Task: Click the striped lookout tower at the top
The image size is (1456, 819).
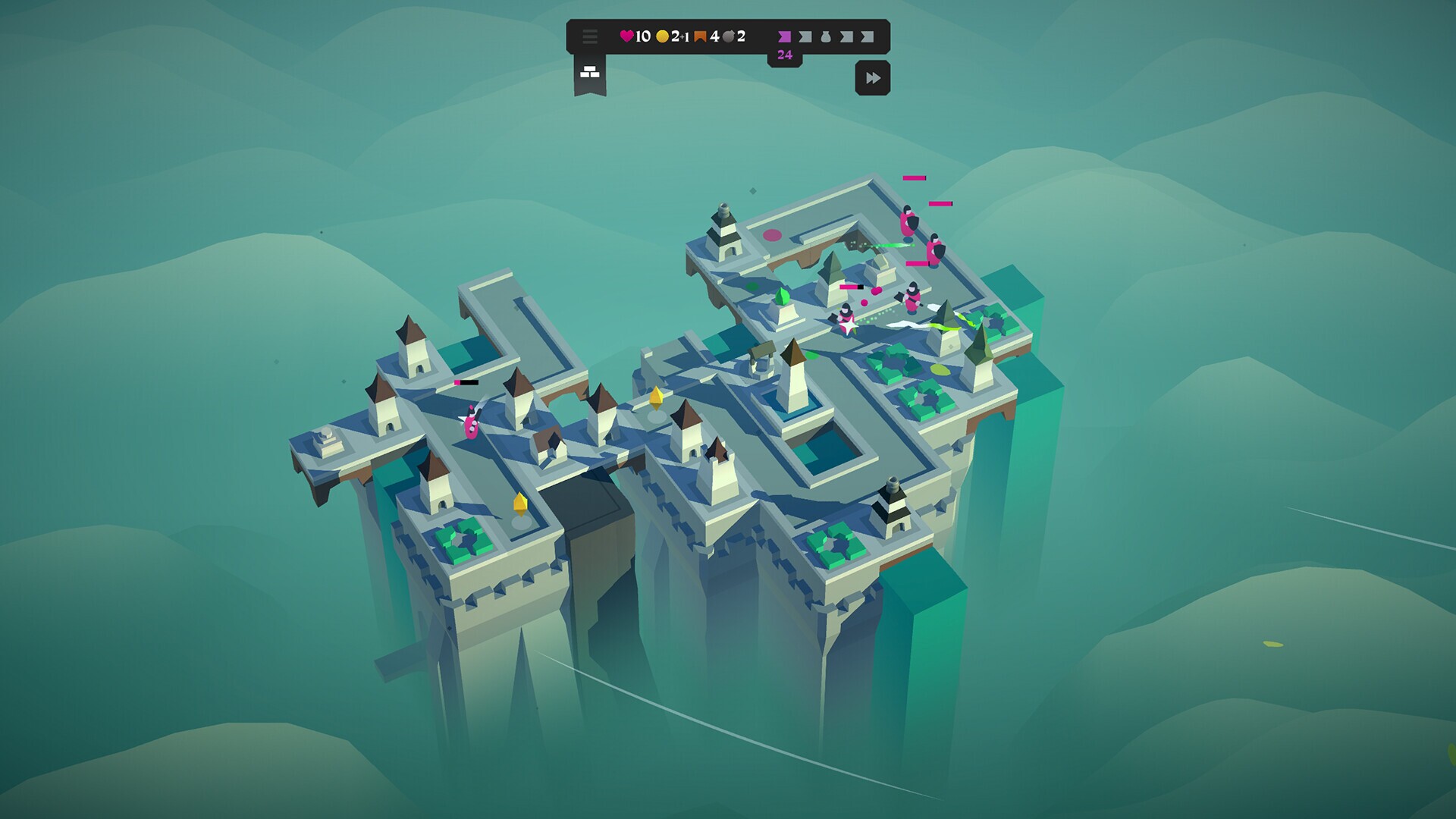Action: [x=724, y=231]
